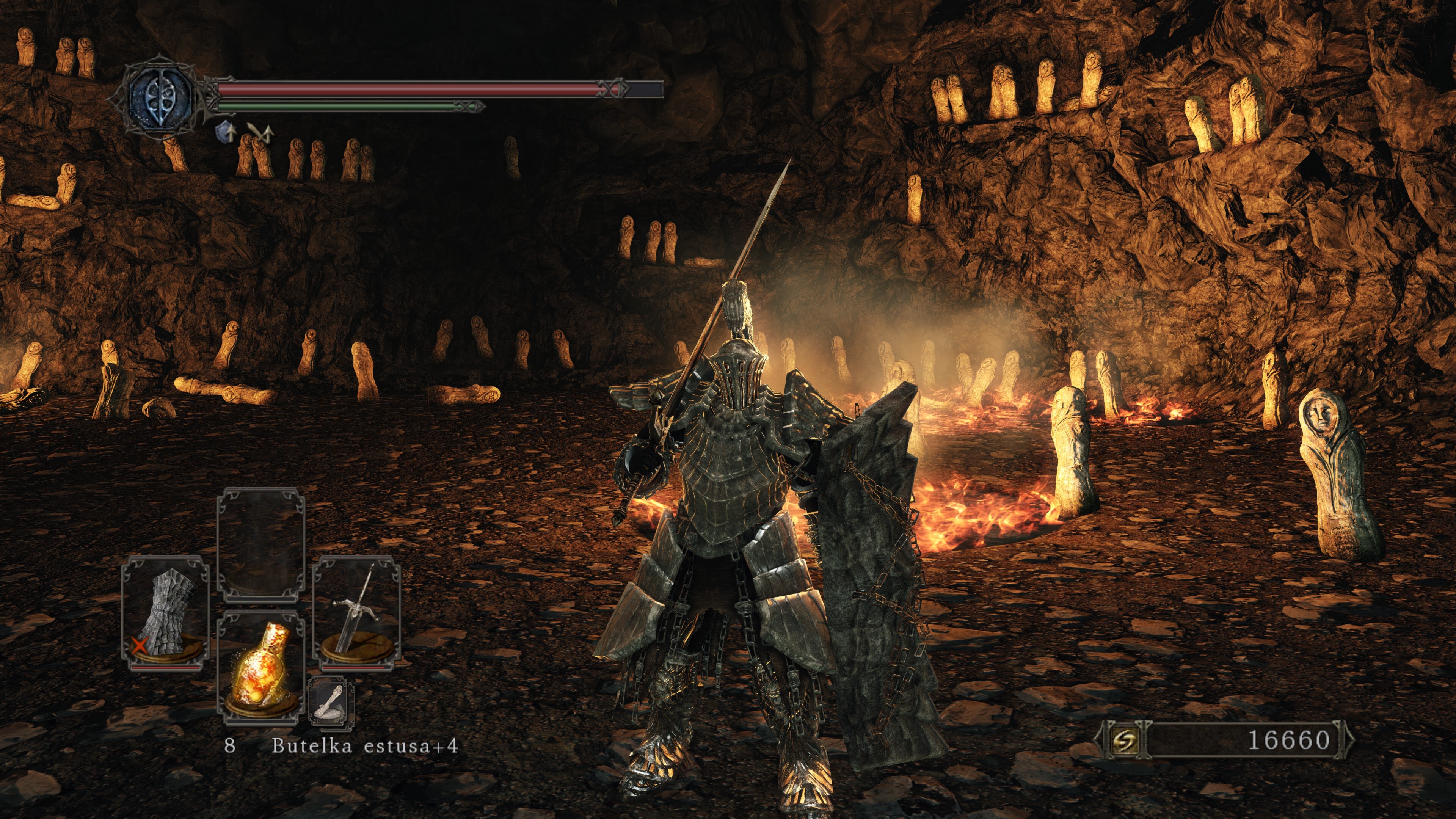Screen dimensions: 1456x819
Task: Select the stone greatshield left-hand slot
Action: pyautogui.click(x=166, y=613)
